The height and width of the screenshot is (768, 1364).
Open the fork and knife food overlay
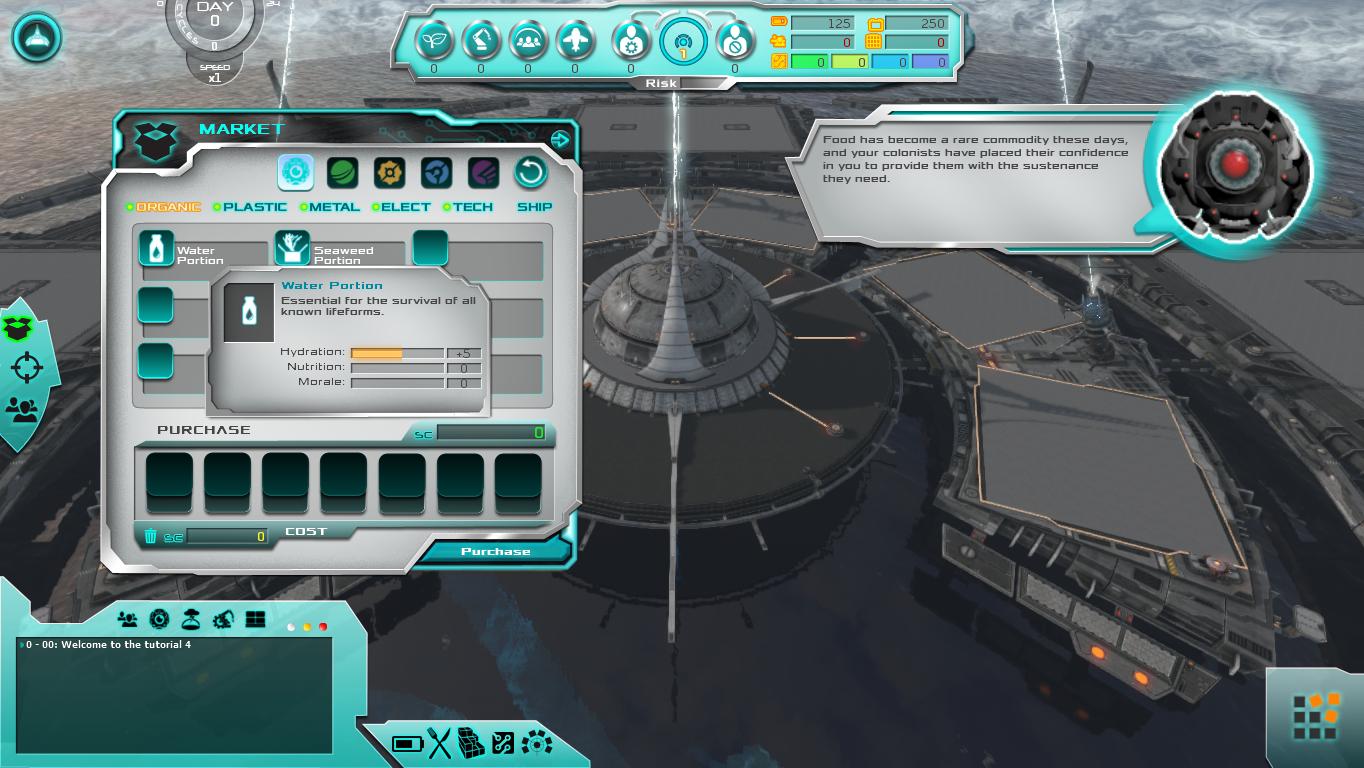point(440,743)
